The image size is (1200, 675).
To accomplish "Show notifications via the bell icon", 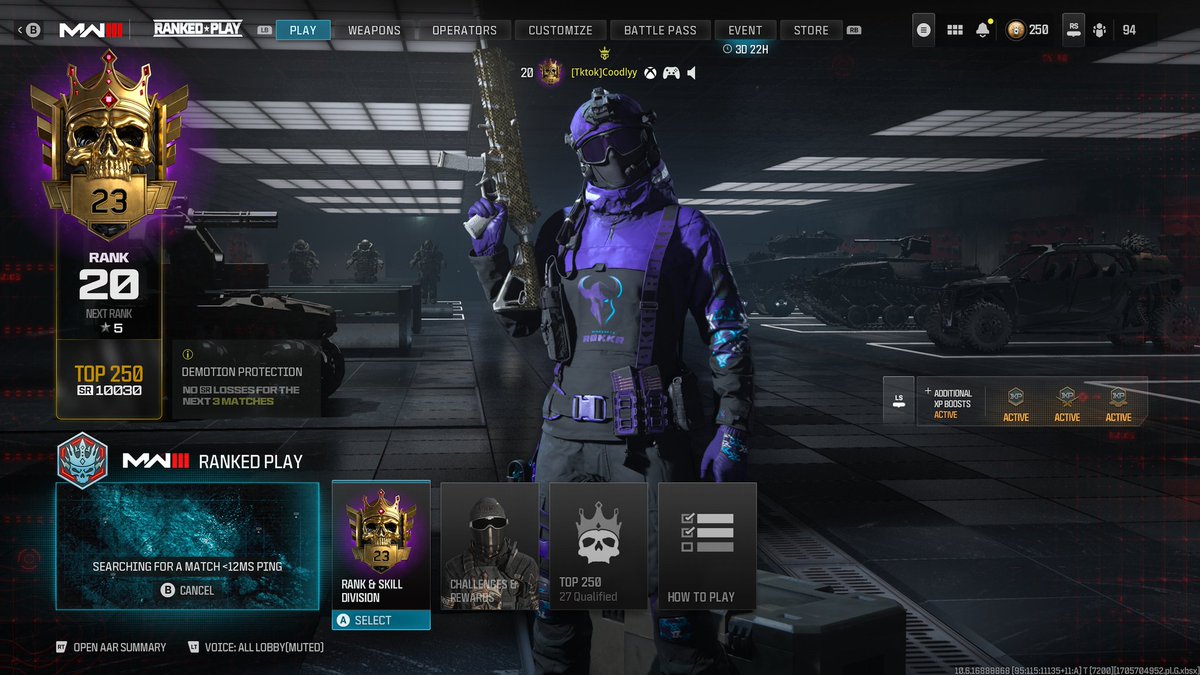I will pos(983,30).
